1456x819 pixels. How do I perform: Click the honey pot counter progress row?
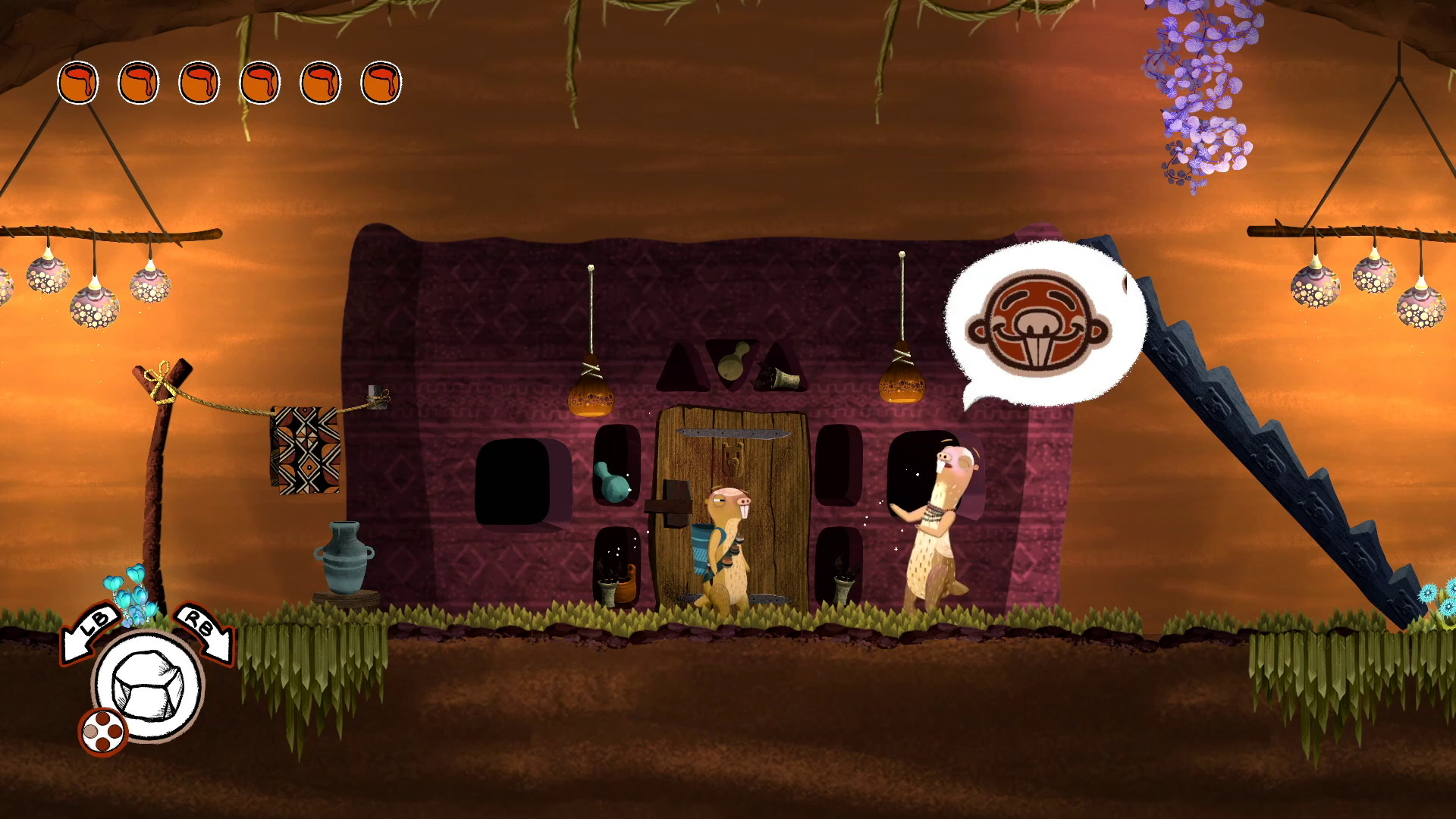(227, 81)
